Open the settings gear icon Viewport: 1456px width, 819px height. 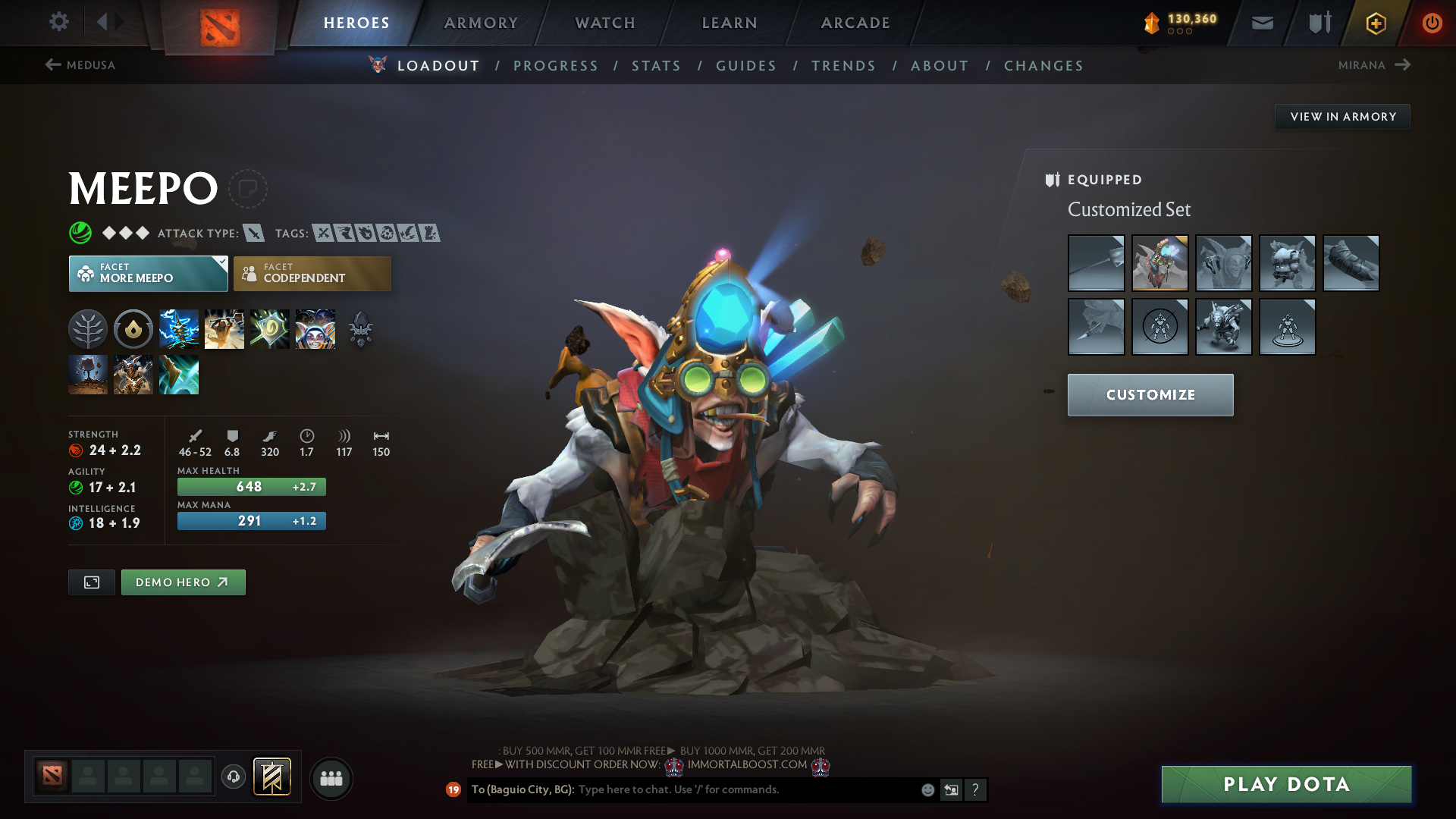[59, 23]
